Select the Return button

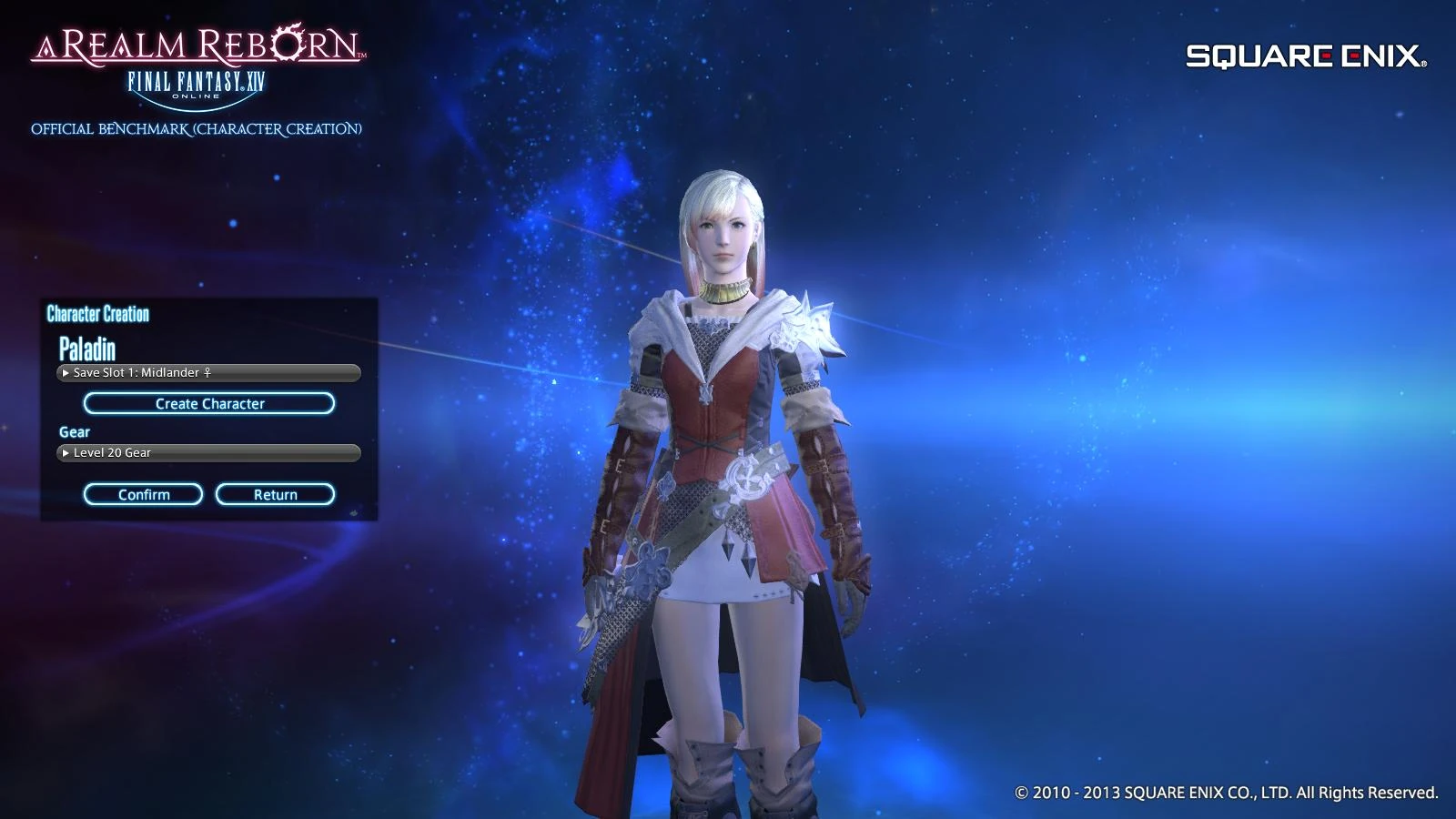click(x=277, y=494)
